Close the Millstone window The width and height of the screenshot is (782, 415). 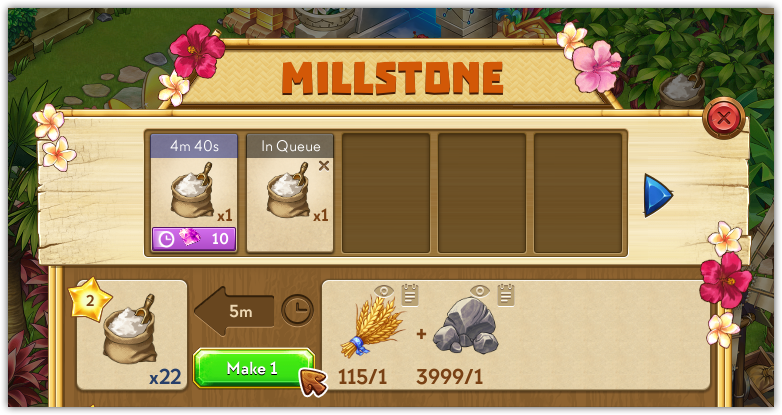[x=723, y=119]
